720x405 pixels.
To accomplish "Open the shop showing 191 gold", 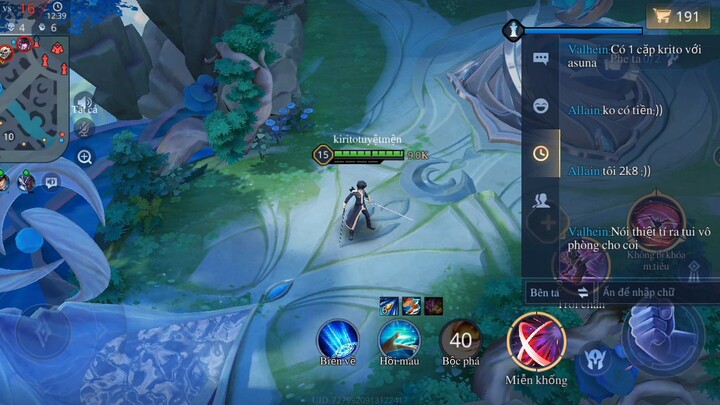I will pos(677,17).
